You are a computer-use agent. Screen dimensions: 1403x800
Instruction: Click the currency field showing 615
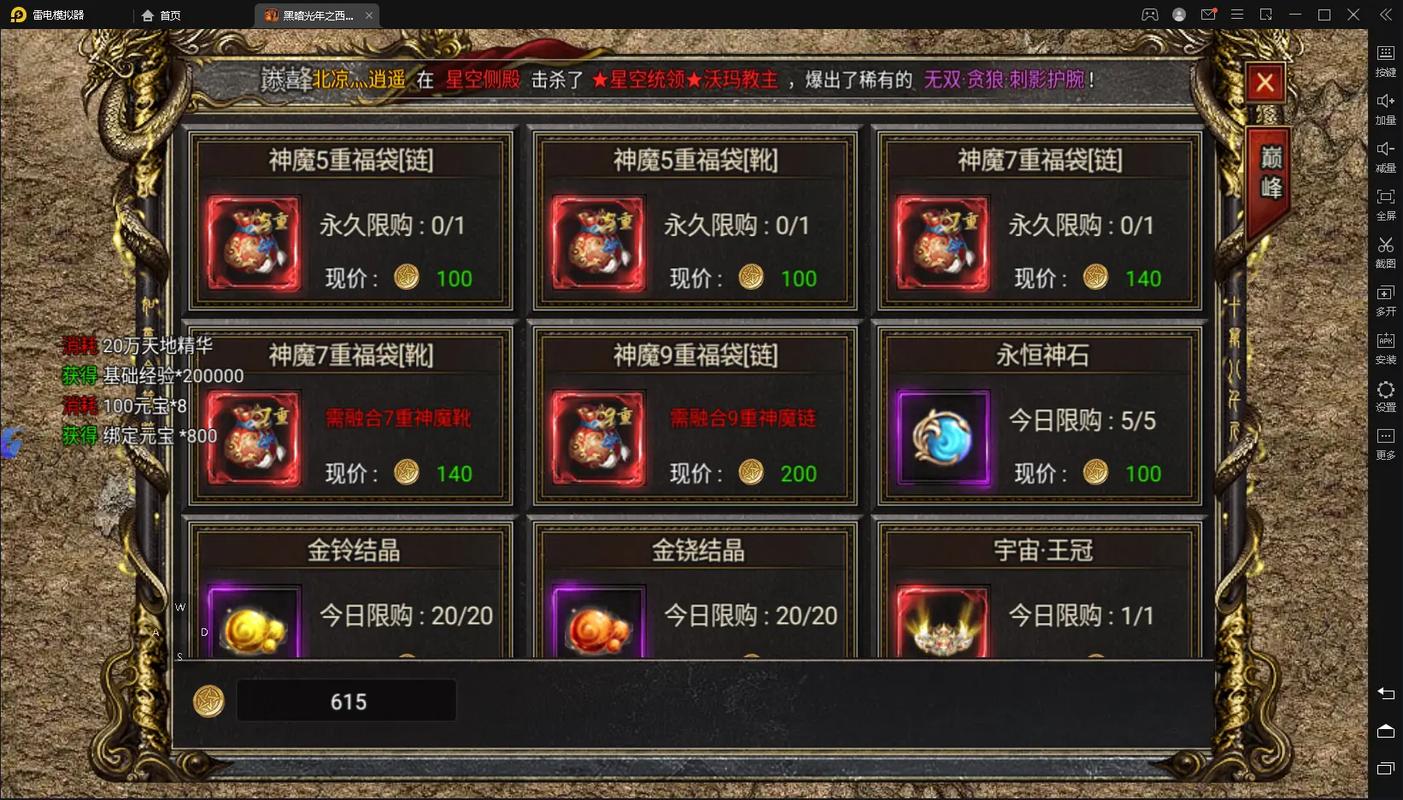[346, 700]
